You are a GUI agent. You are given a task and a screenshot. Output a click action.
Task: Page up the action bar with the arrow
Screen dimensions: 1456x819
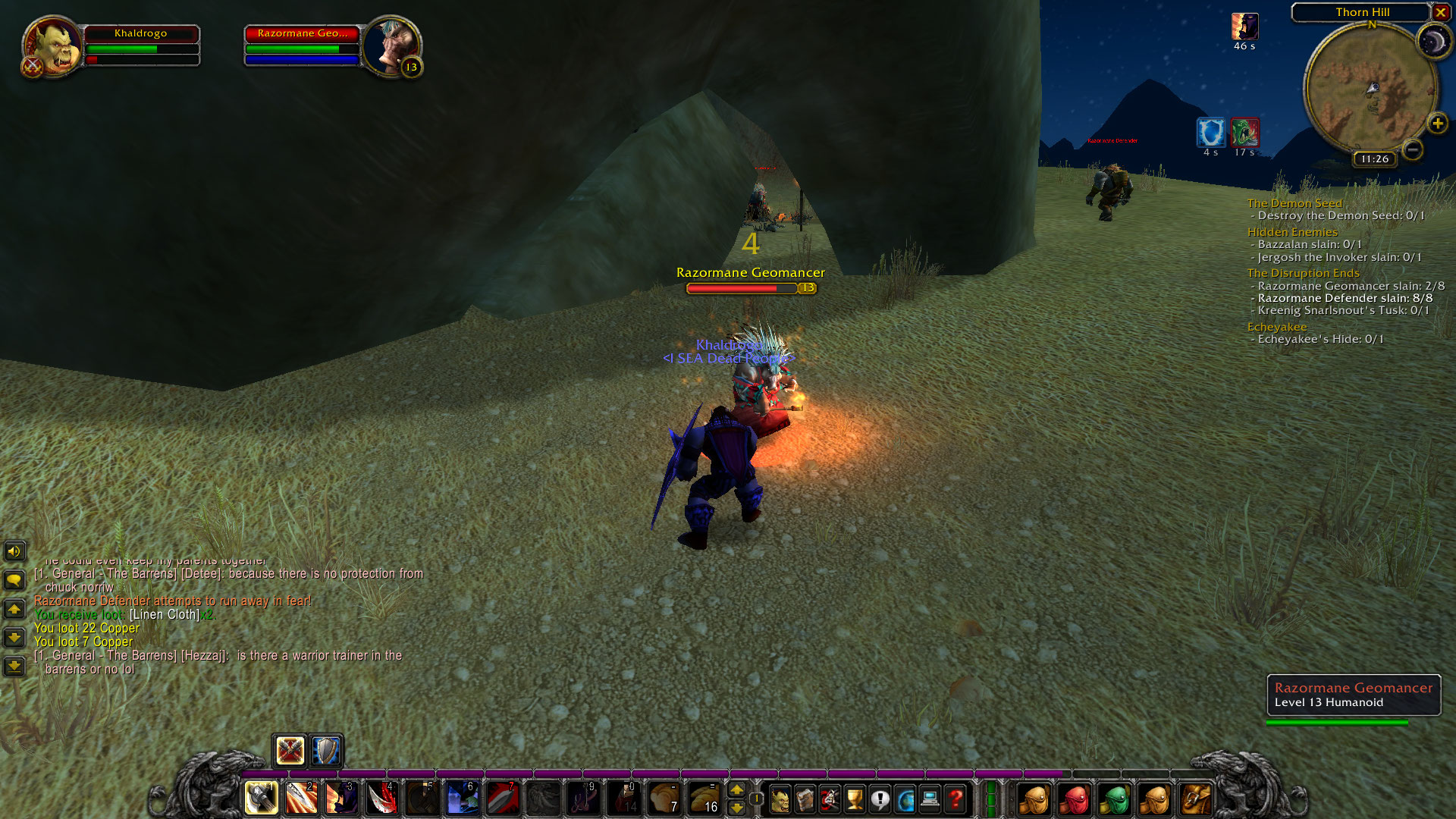[736, 791]
